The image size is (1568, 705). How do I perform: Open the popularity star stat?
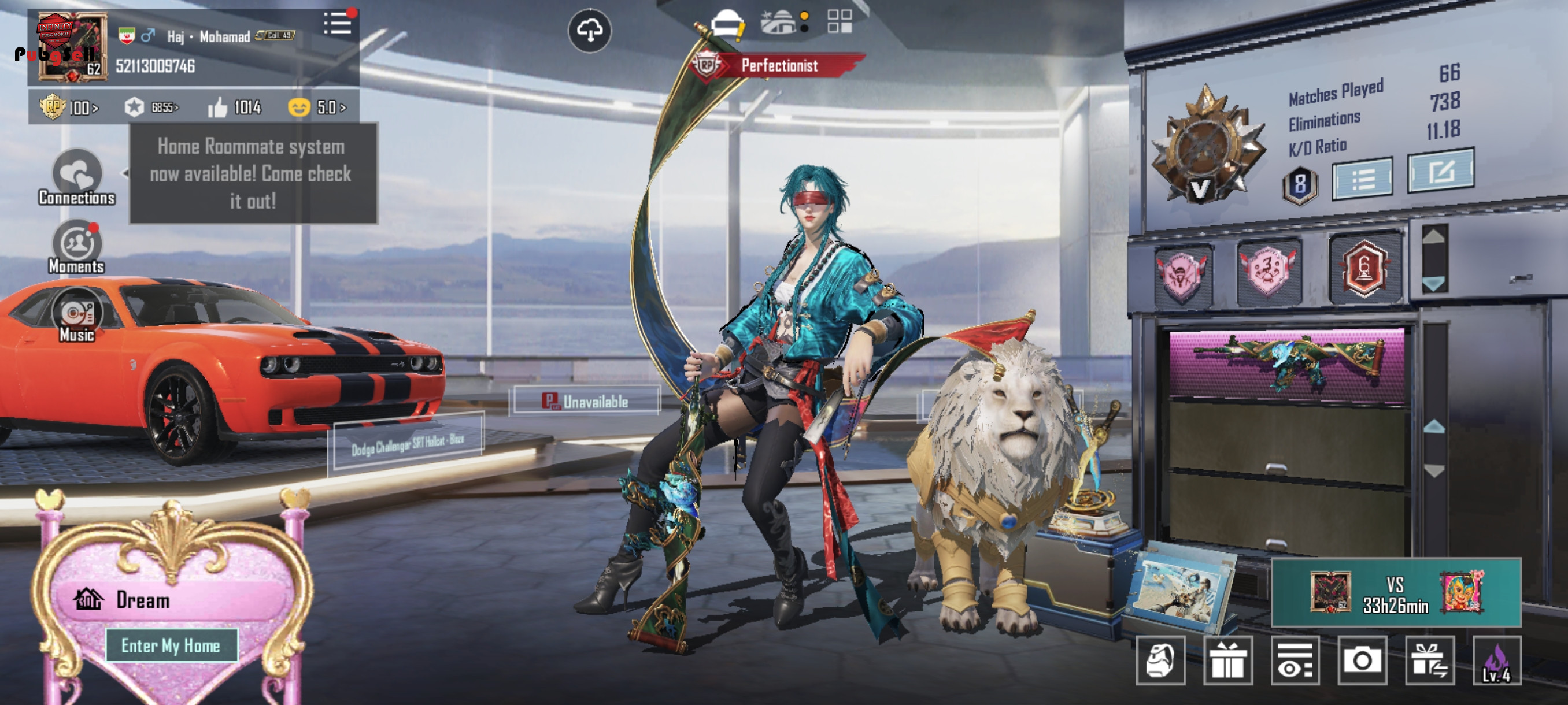click(x=151, y=107)
